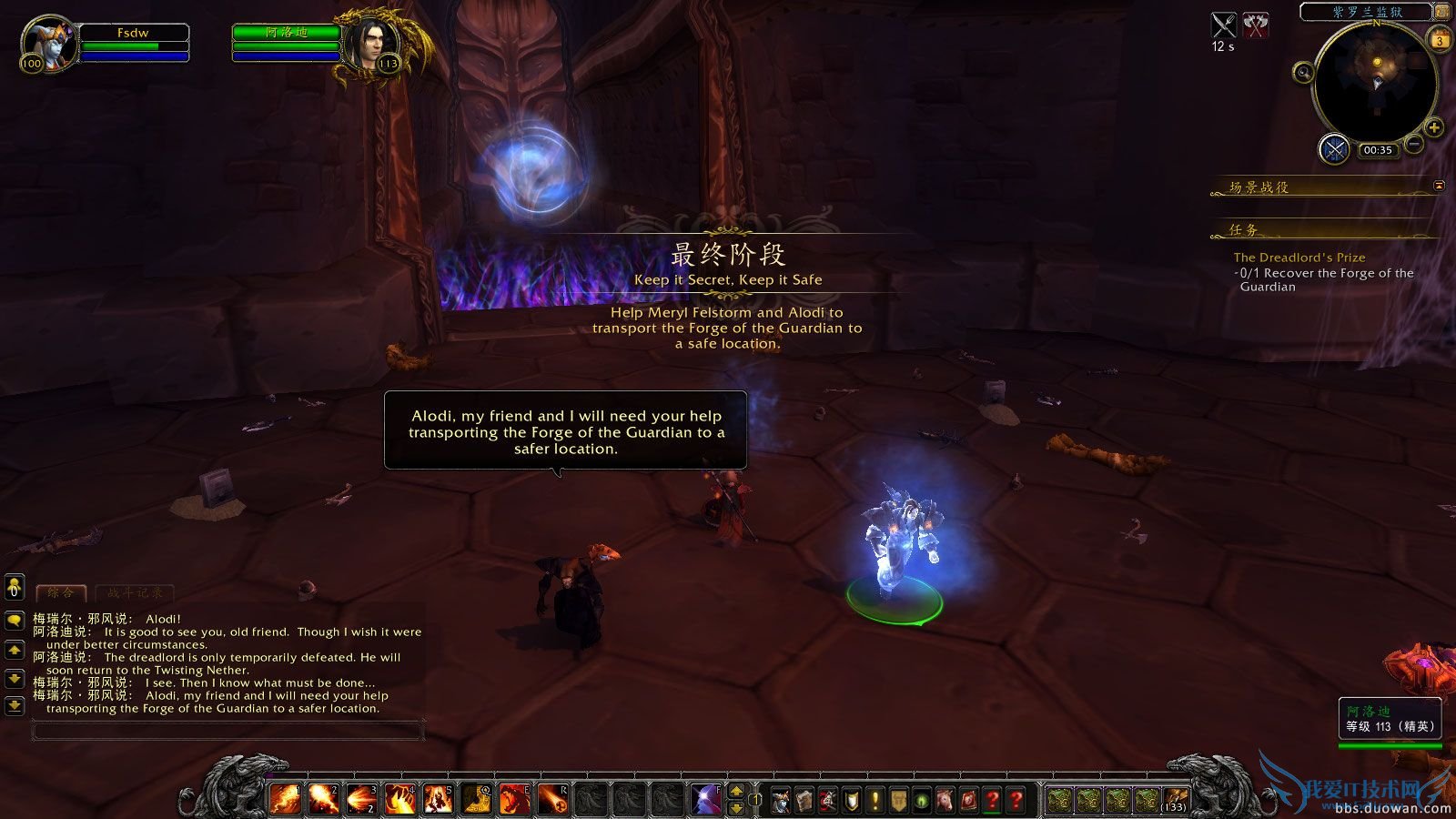Screen dimensions: 1456x819
Task: Enable minimap tracking via the magnifying glass
Action: coord(1303,72)
